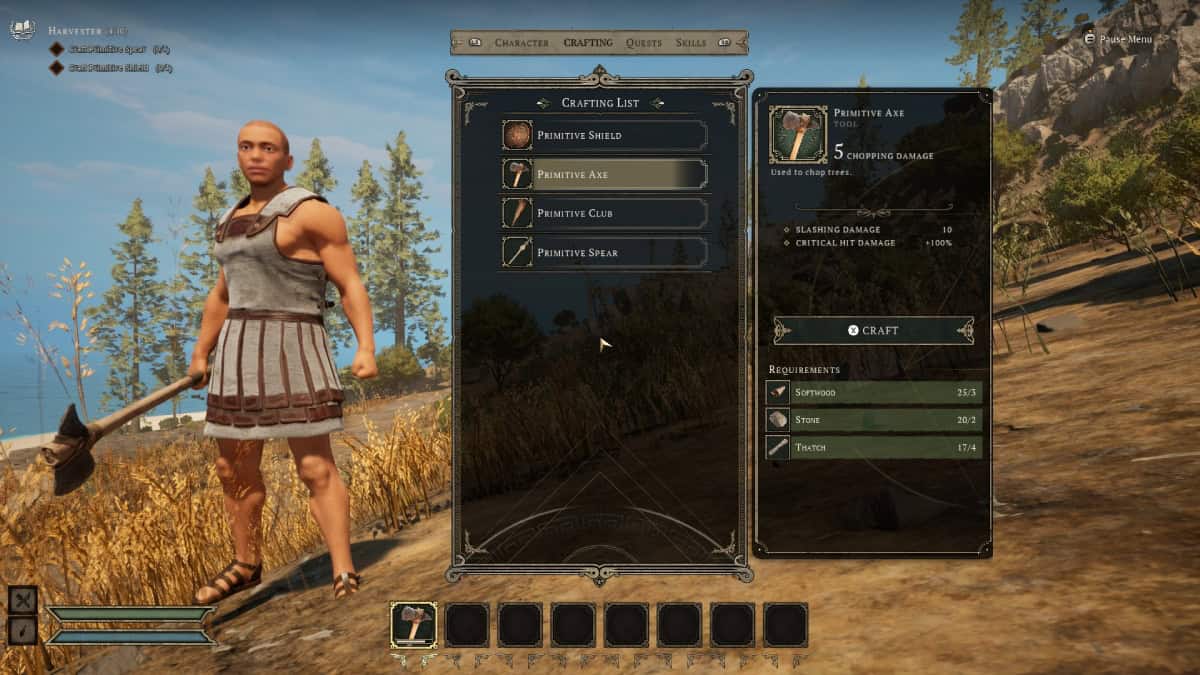
Task: Click the Thatch requirement row
Action: tap(873, 447)
